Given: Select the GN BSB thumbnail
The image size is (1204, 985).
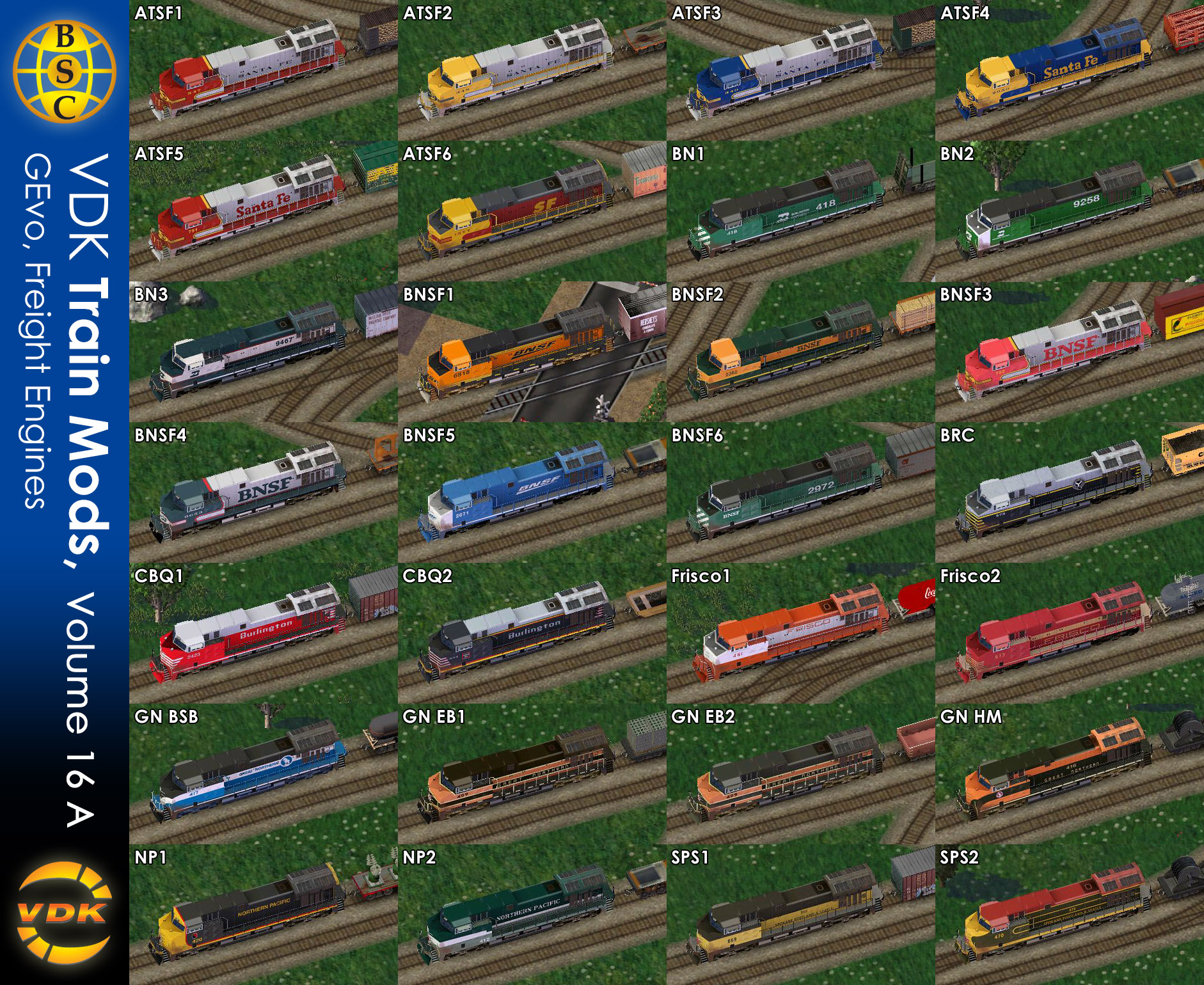Looking at the screenshot, I should (263, 774).
